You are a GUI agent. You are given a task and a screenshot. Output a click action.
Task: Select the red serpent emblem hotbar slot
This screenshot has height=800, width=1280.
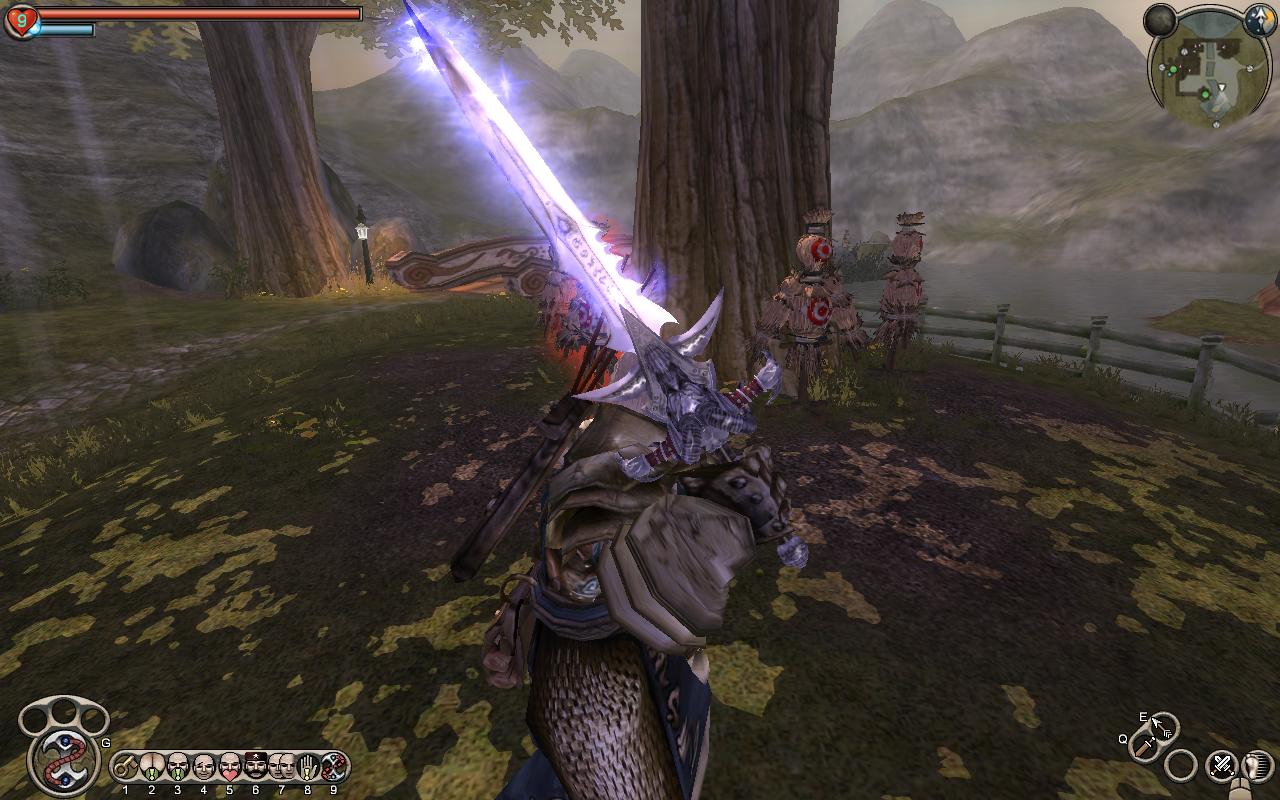333,767
